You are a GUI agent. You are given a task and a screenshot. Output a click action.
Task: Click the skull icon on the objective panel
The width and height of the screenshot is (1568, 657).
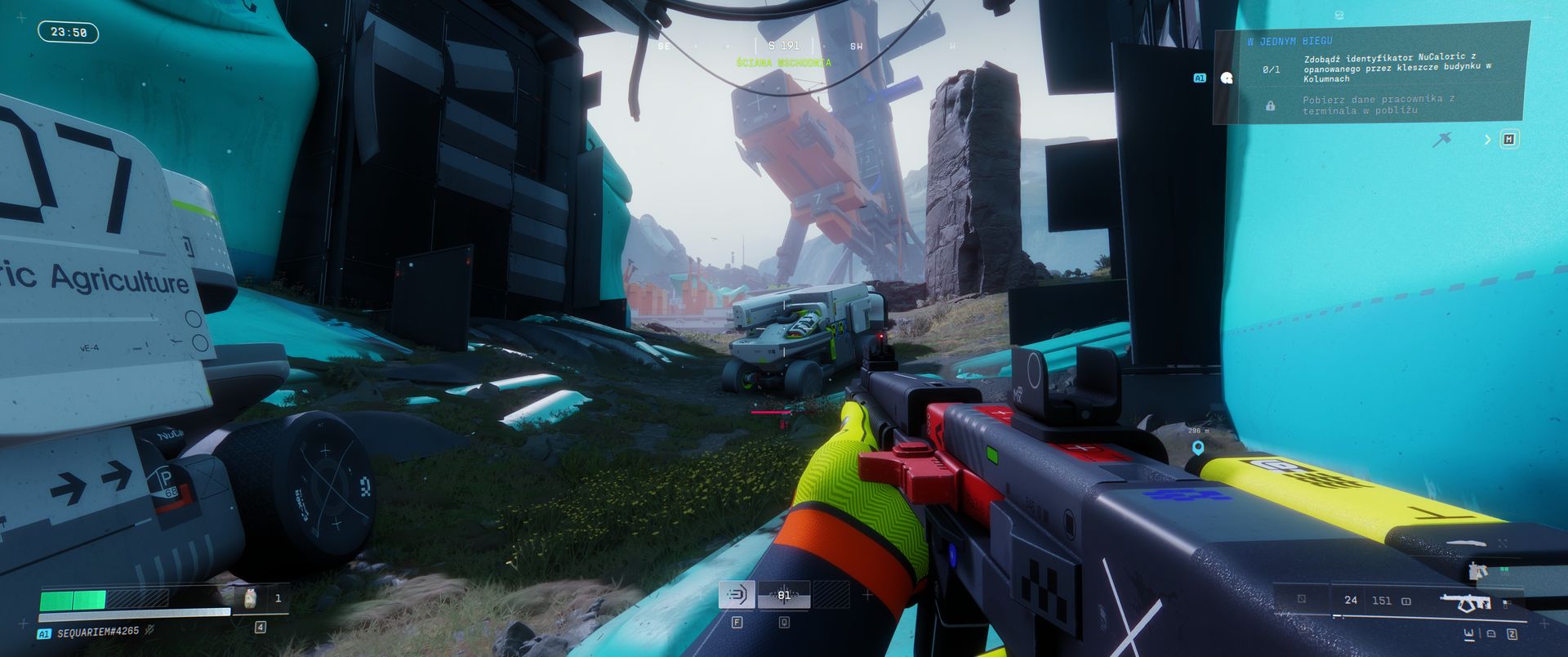1226,78
